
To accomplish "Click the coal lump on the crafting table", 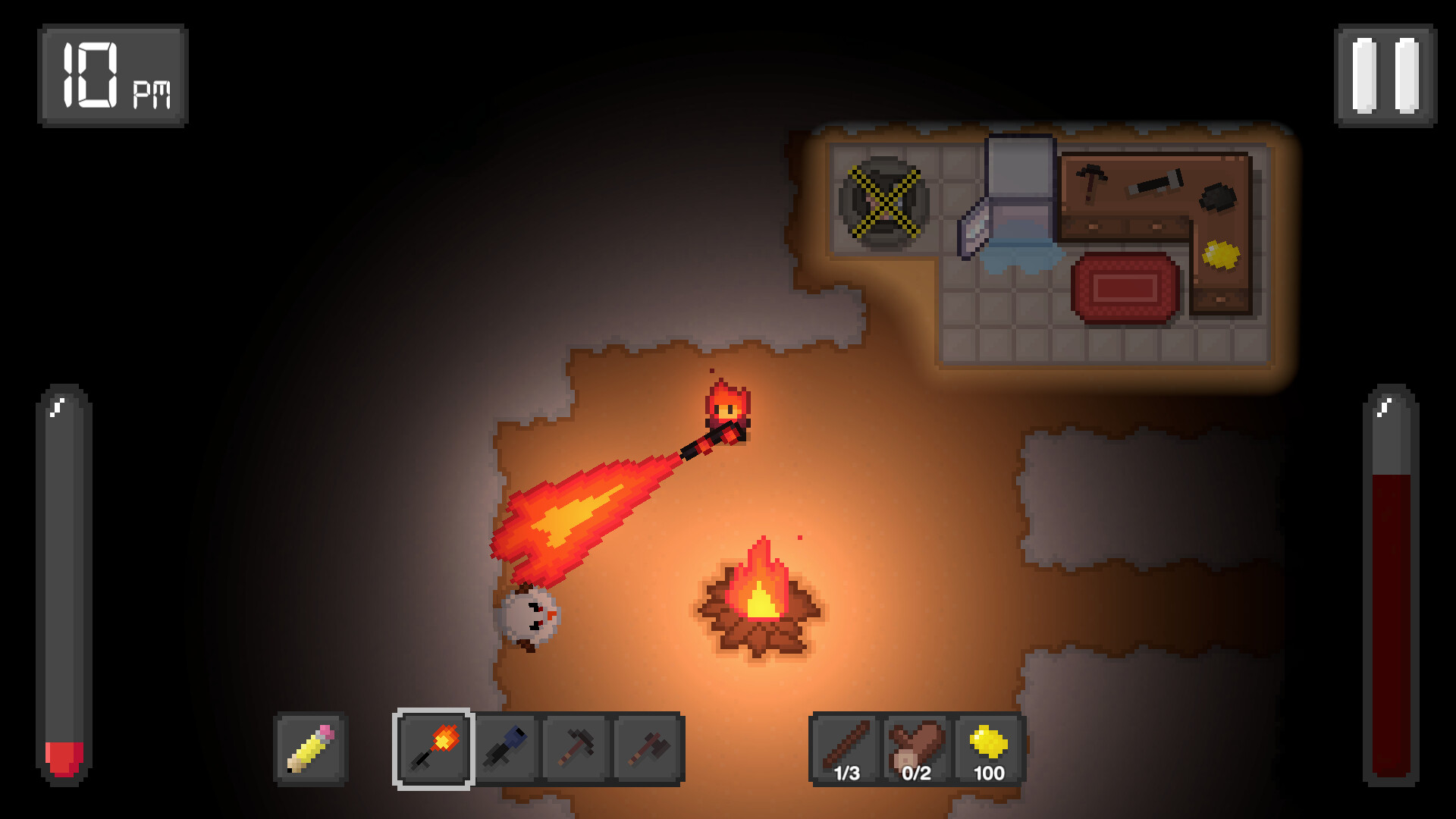I will coord(1217,196).
